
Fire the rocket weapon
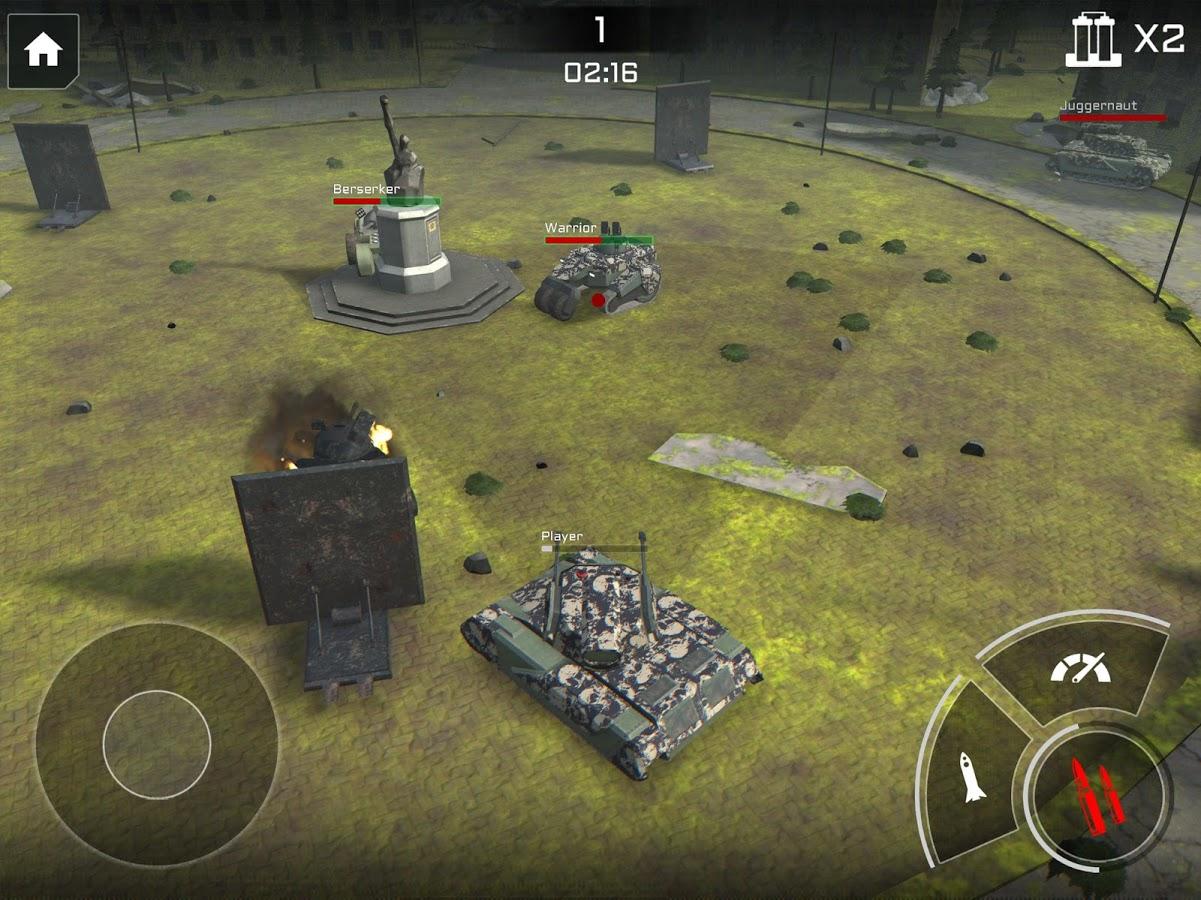point(971,774)
